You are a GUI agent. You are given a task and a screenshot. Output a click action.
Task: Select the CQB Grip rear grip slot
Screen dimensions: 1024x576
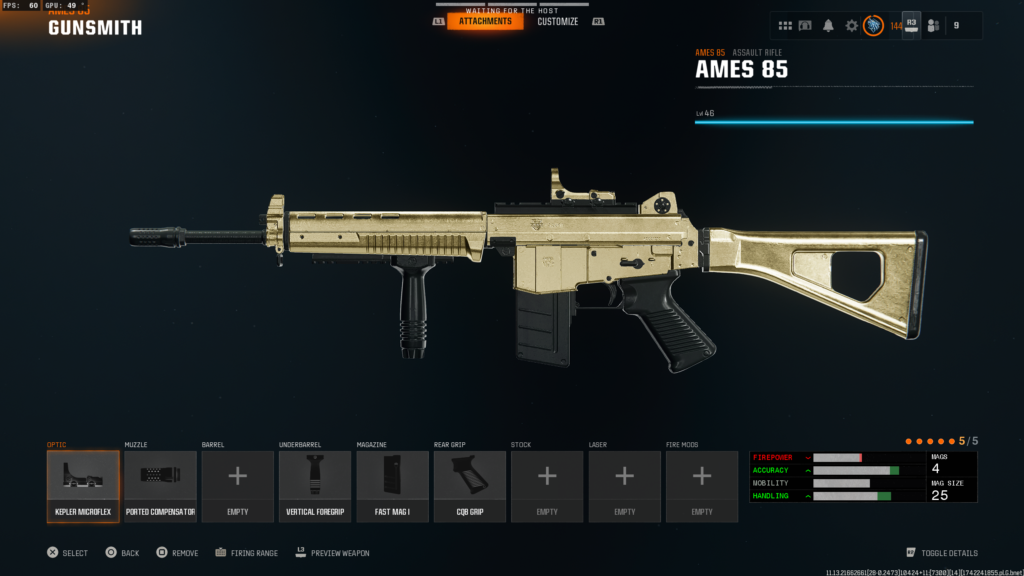coord(470,486)
